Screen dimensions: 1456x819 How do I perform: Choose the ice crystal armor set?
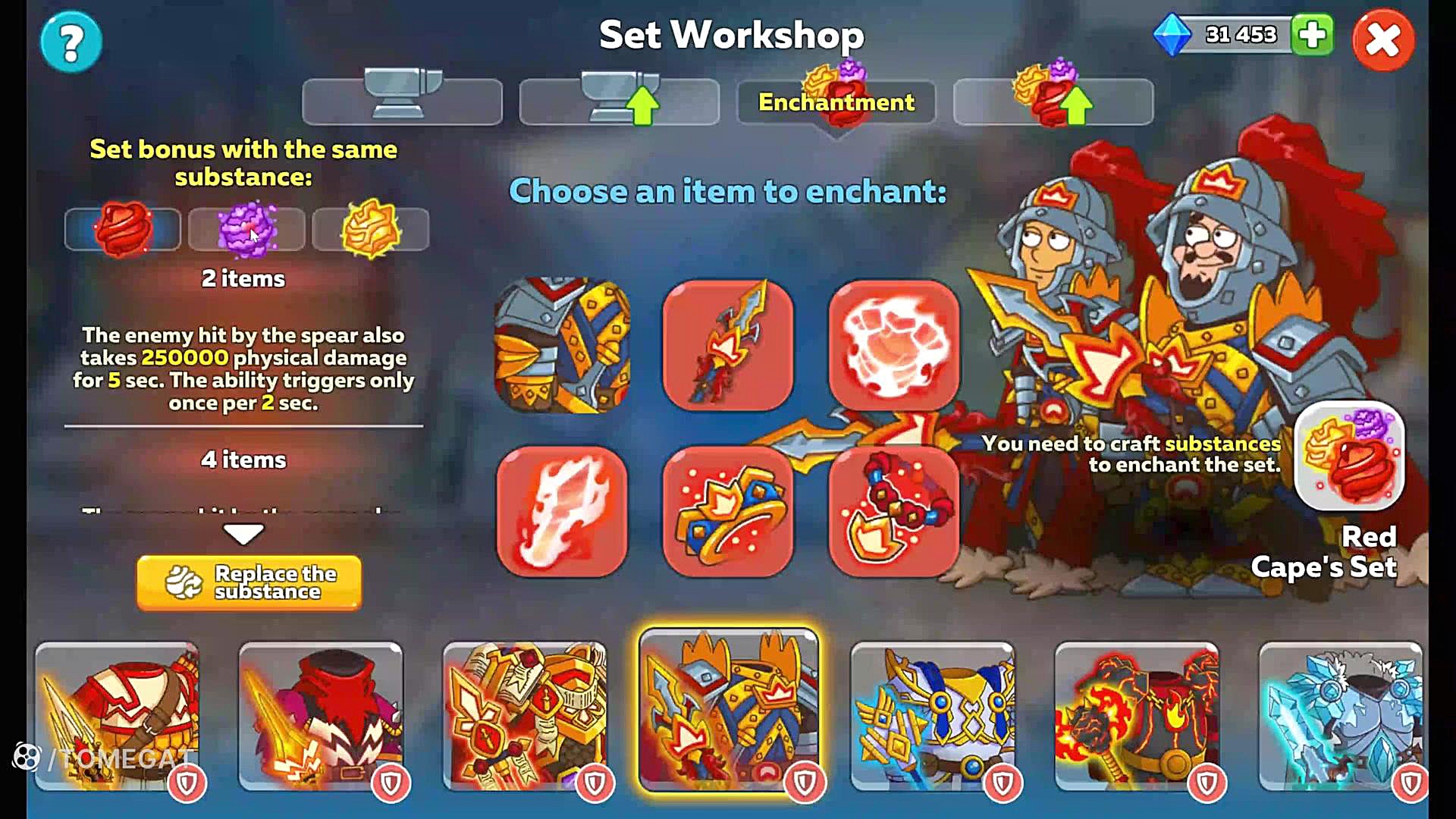pyautogui.click(x=1340, y=717)
